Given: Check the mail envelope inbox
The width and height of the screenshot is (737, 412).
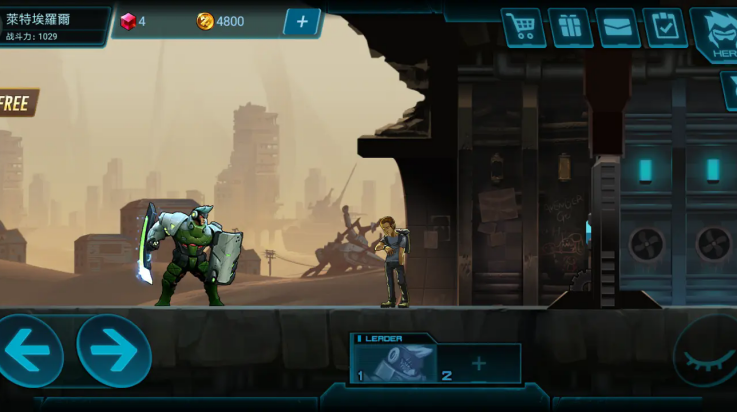Looking at the screenshot, I should [x=617, y=27].
